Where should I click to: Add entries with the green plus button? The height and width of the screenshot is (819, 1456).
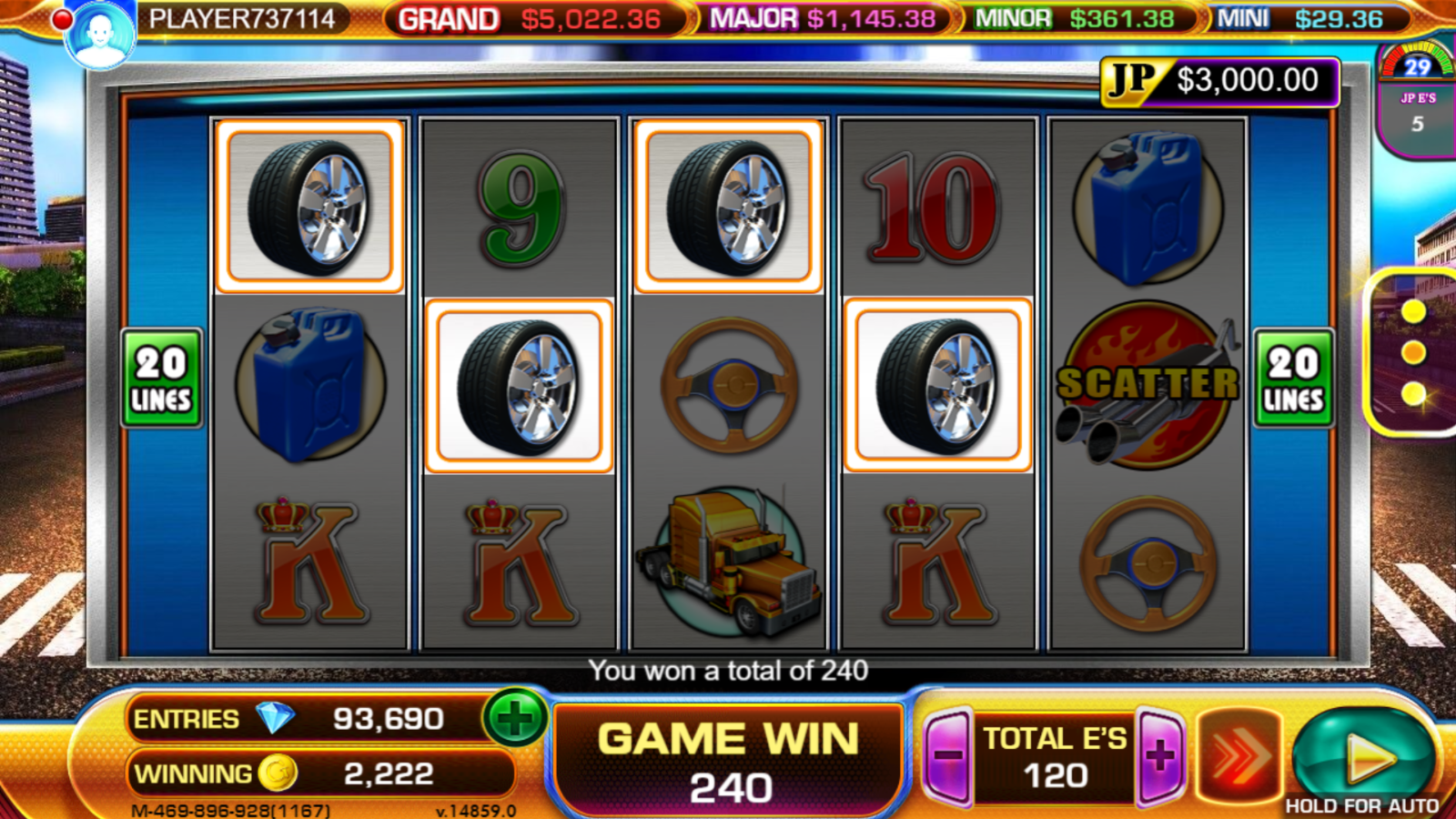pos(515,718)
